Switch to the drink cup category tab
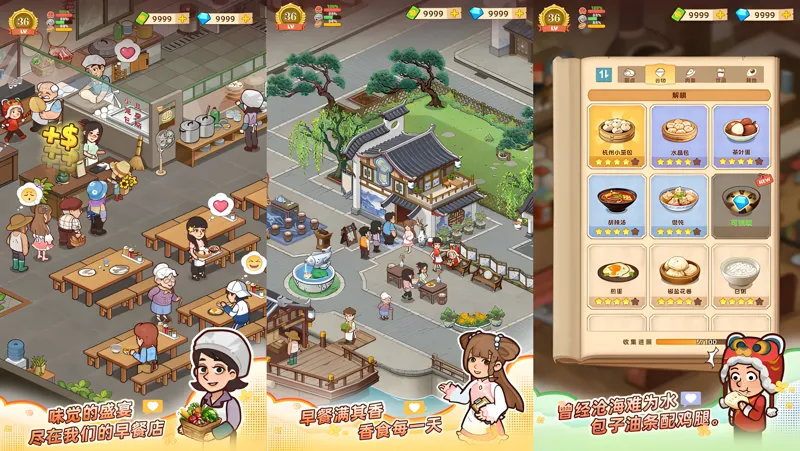 tap(720, 74)
